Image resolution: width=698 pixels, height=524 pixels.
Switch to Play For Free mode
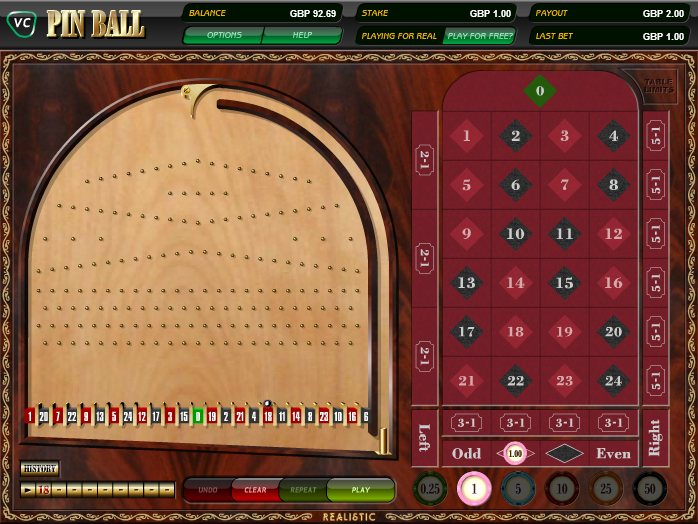point(481,36)
